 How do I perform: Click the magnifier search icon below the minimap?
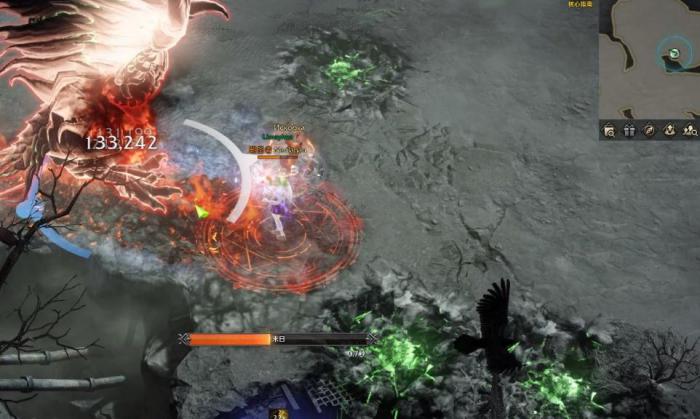click(x=608, y=130)
